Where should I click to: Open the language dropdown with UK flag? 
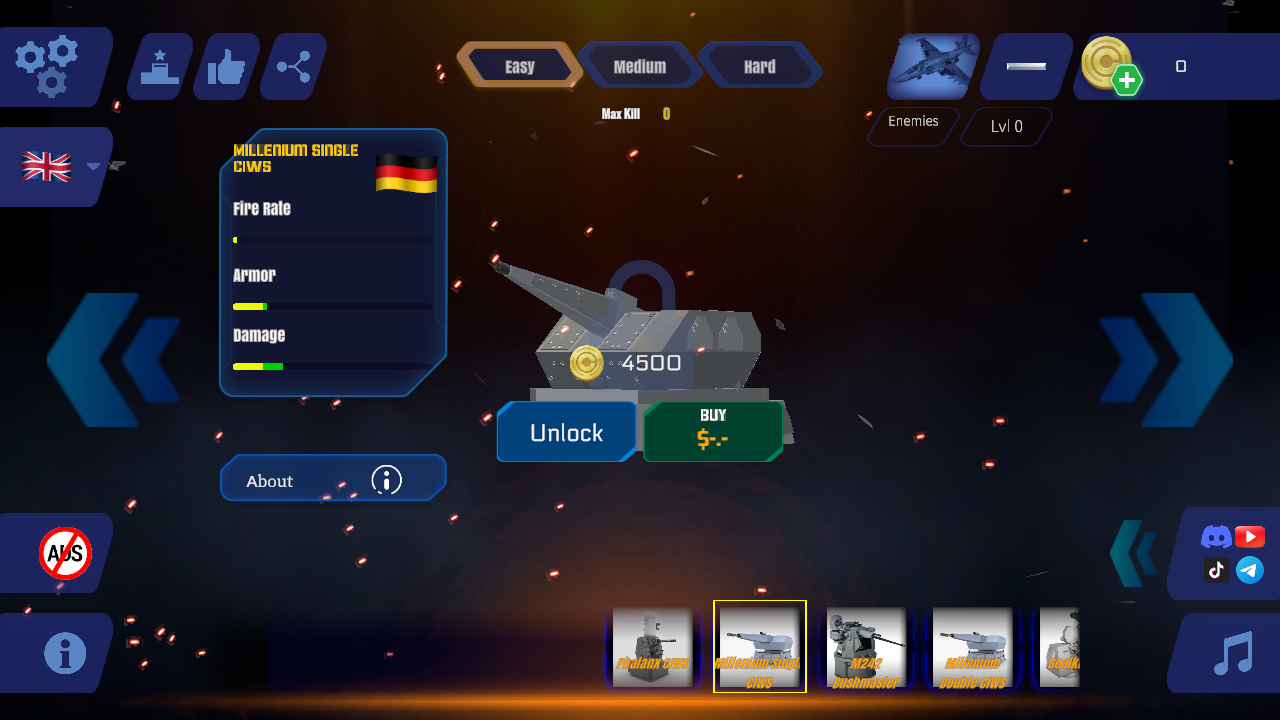coord(58,167)
